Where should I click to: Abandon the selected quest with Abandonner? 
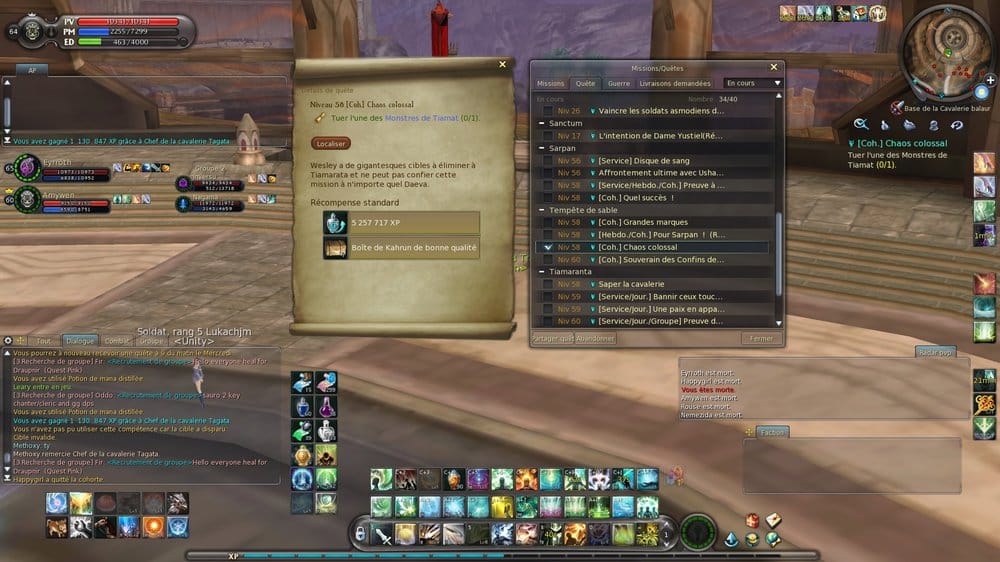click(596, 339)
